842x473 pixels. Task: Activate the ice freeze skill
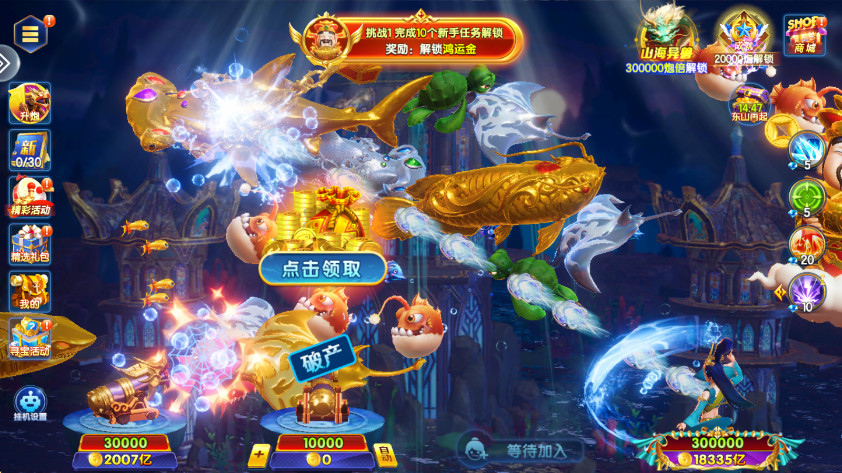click(x=807, y=150)
